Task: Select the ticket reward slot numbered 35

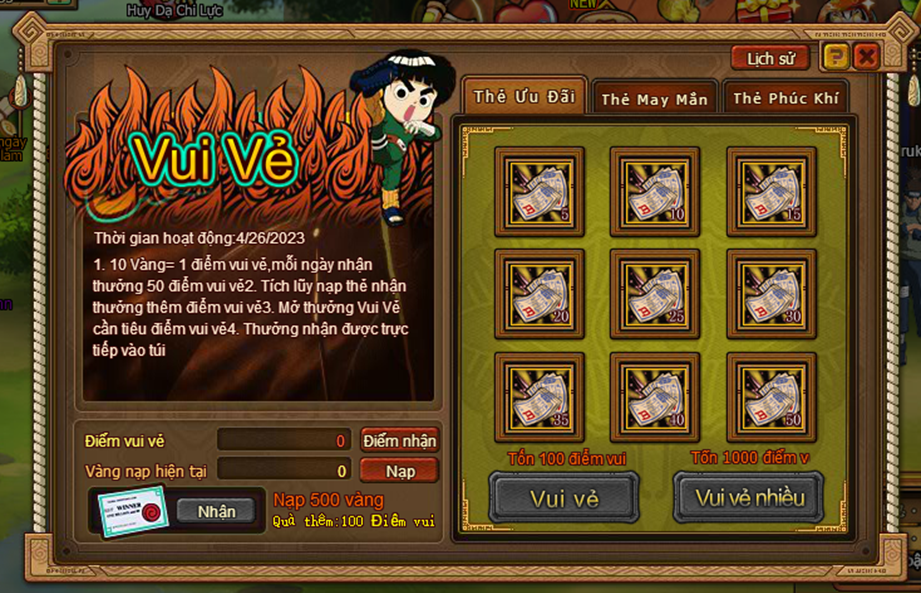Action: tap(539, 397)
